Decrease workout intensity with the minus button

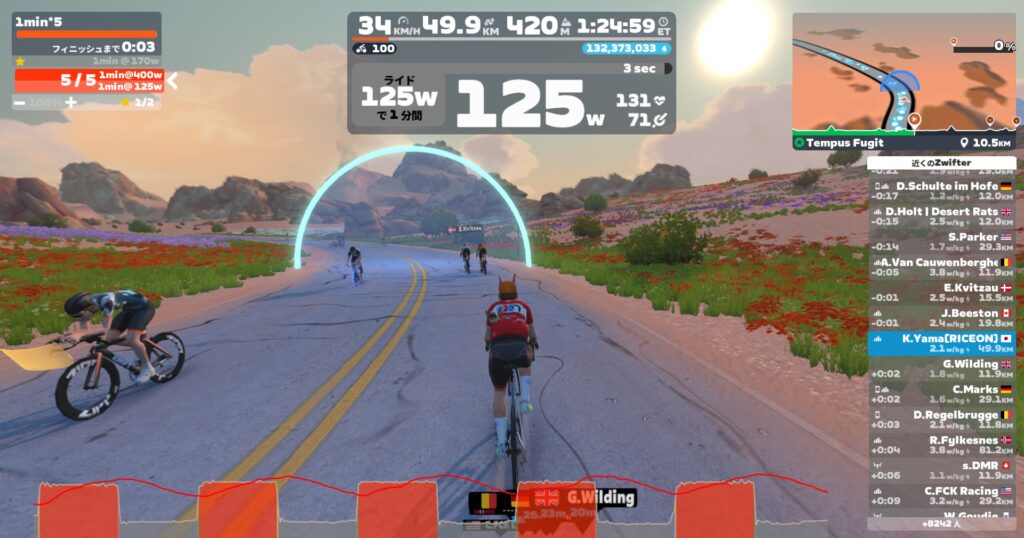point(20,102)
